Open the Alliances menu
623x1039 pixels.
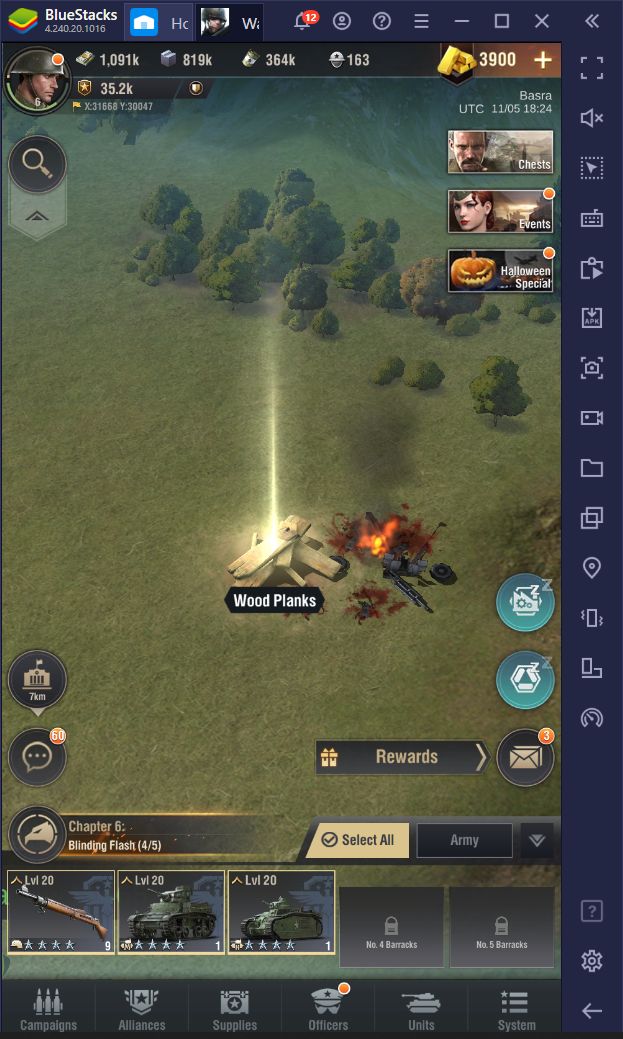[142, 1008]
